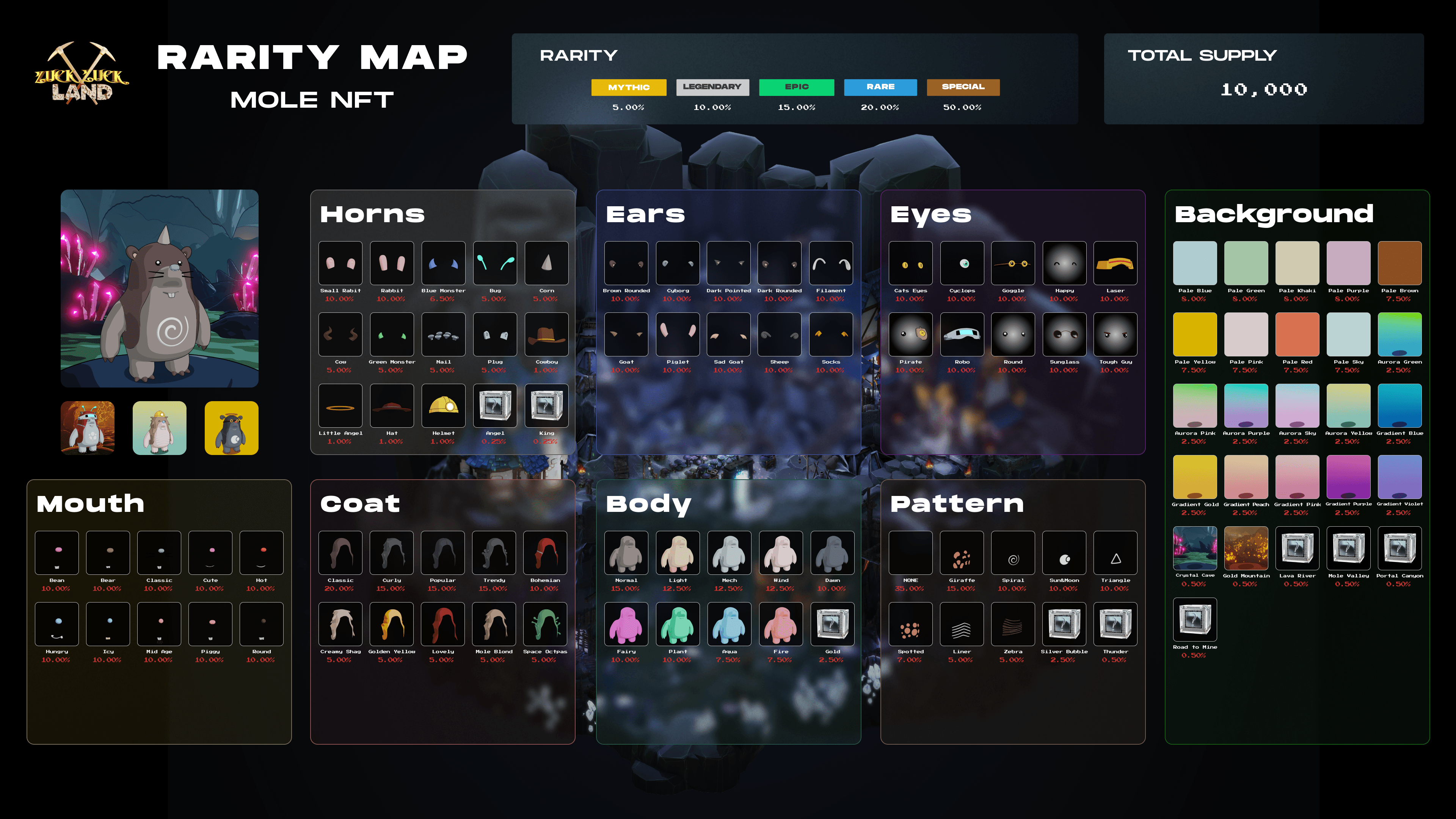Select the Little Angel halo tile
This screenshot has height=819, width=1456.
(x=340, y=406)
